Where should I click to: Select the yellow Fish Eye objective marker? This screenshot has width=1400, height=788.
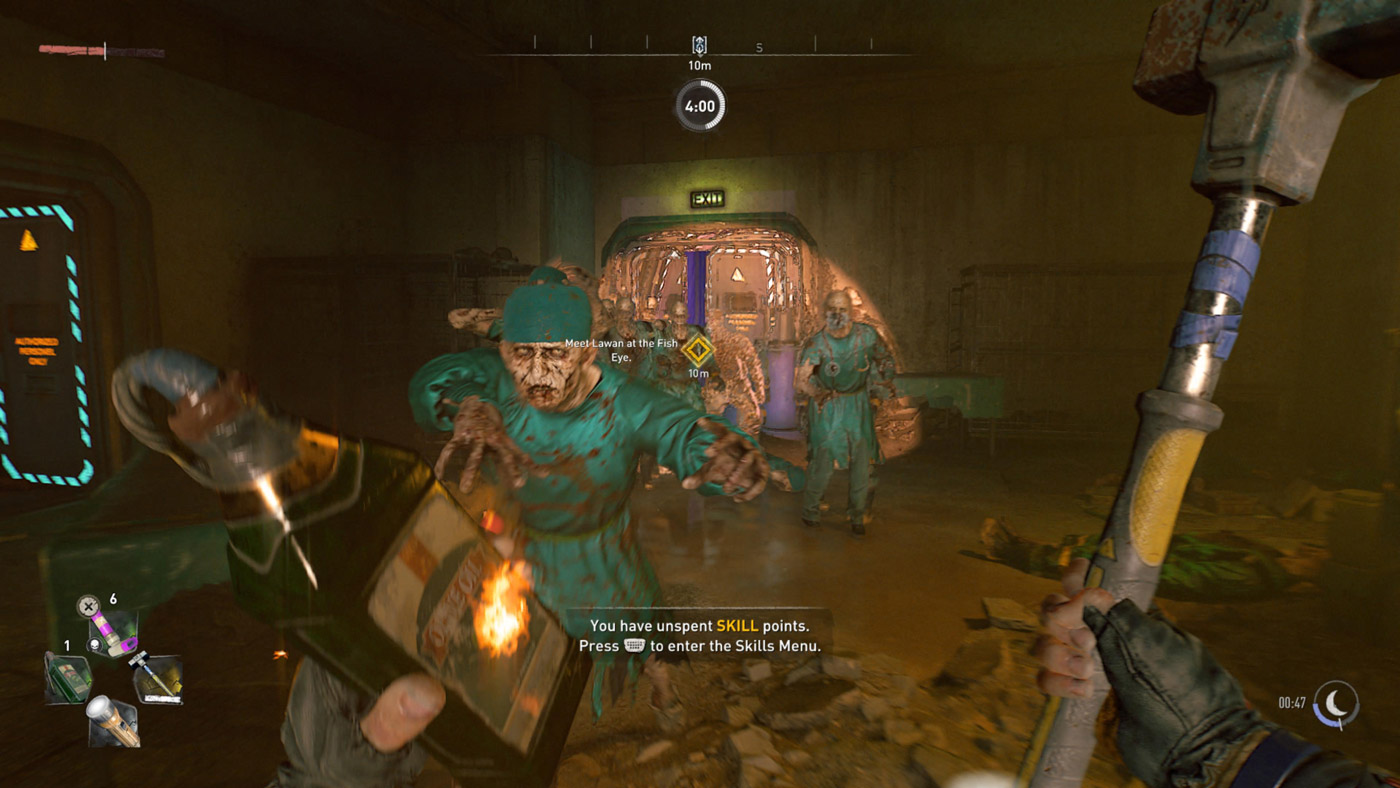[697, 351]
